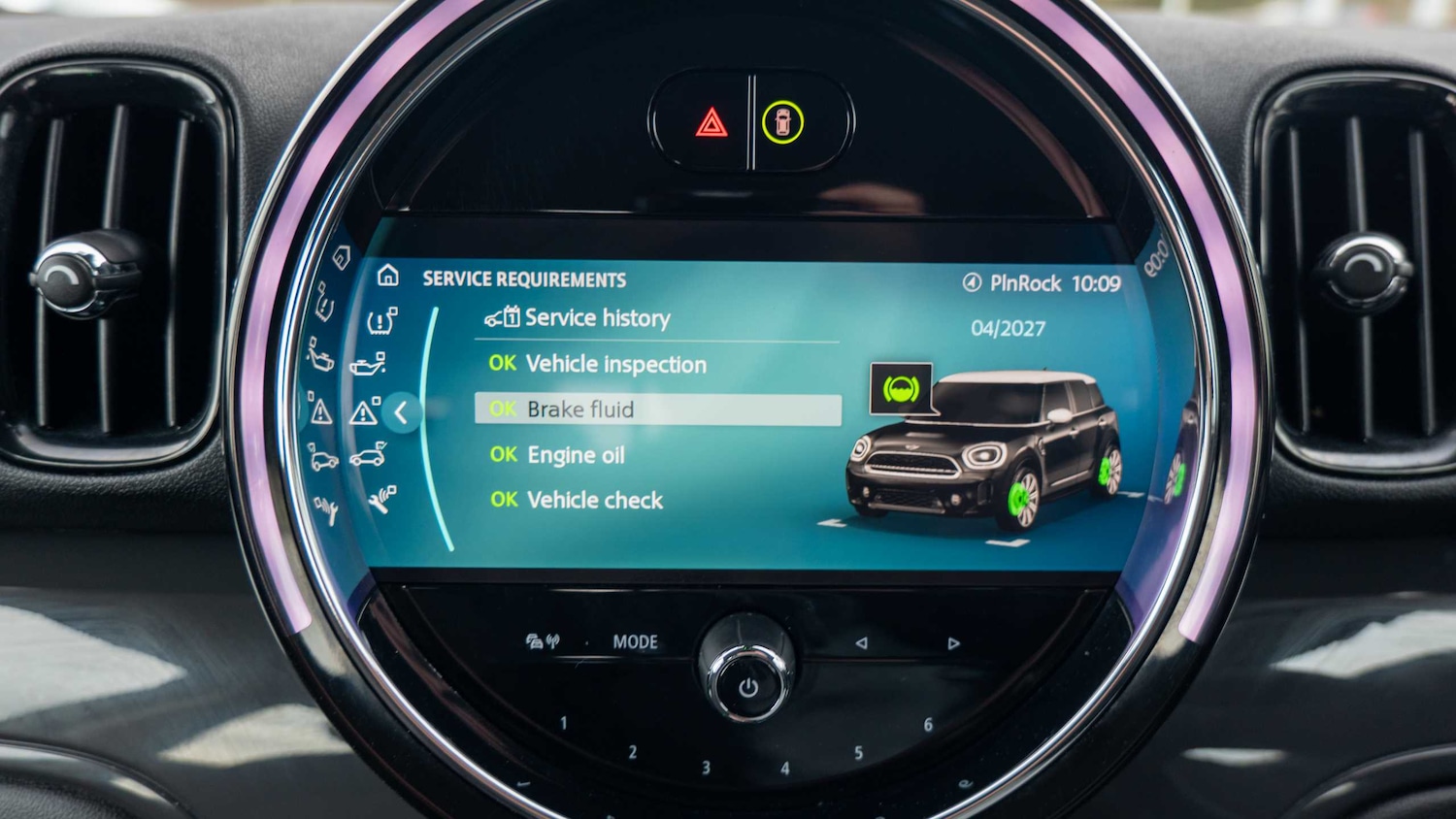Select the service wrench icon
This screenshot has width=1456, height=819.
pyautogui.click(x=381, y=500)
